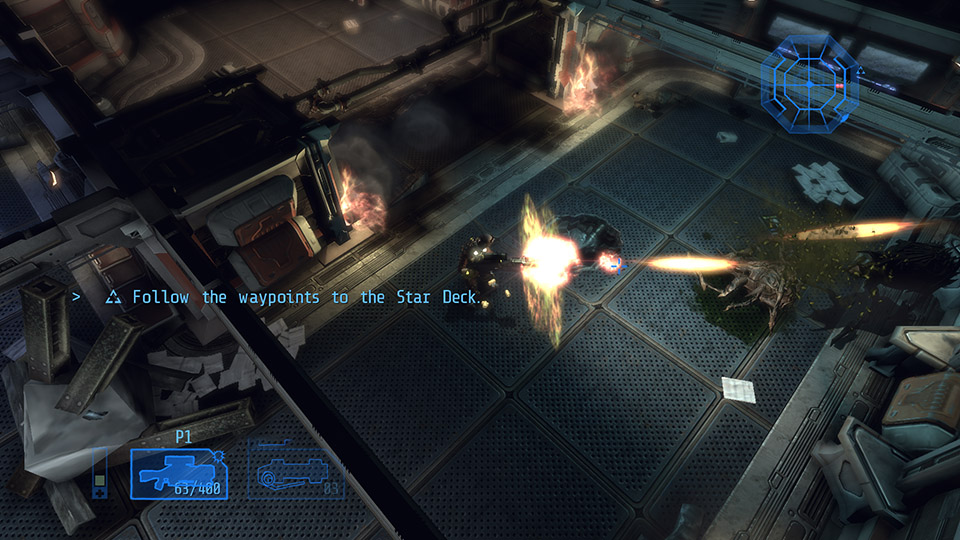The width and height of the screenshot is (960, 540).
Task: Click the octagonal radar minimap
Action: pos(810,84)
